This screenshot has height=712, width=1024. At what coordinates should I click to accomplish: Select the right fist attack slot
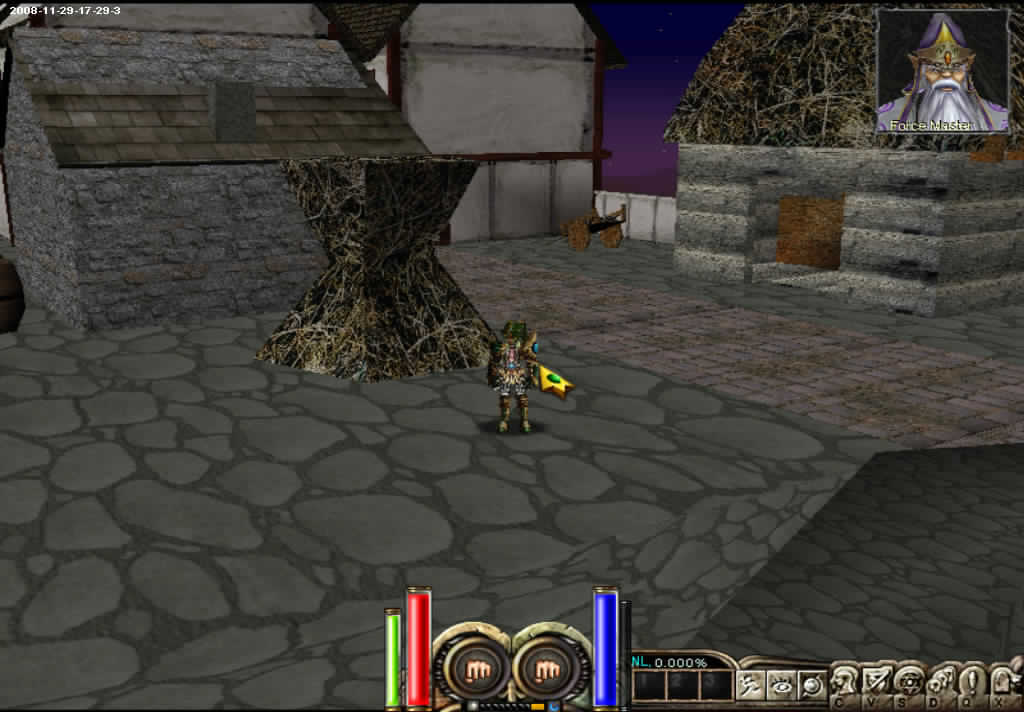click(x=545, y=667)
